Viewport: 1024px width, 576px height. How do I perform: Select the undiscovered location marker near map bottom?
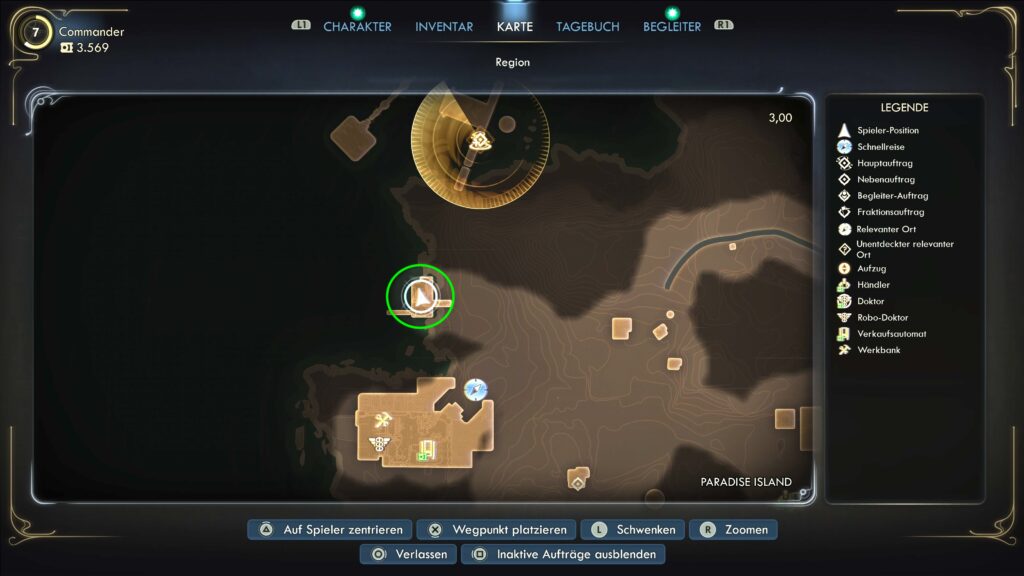tap(578, 483)
